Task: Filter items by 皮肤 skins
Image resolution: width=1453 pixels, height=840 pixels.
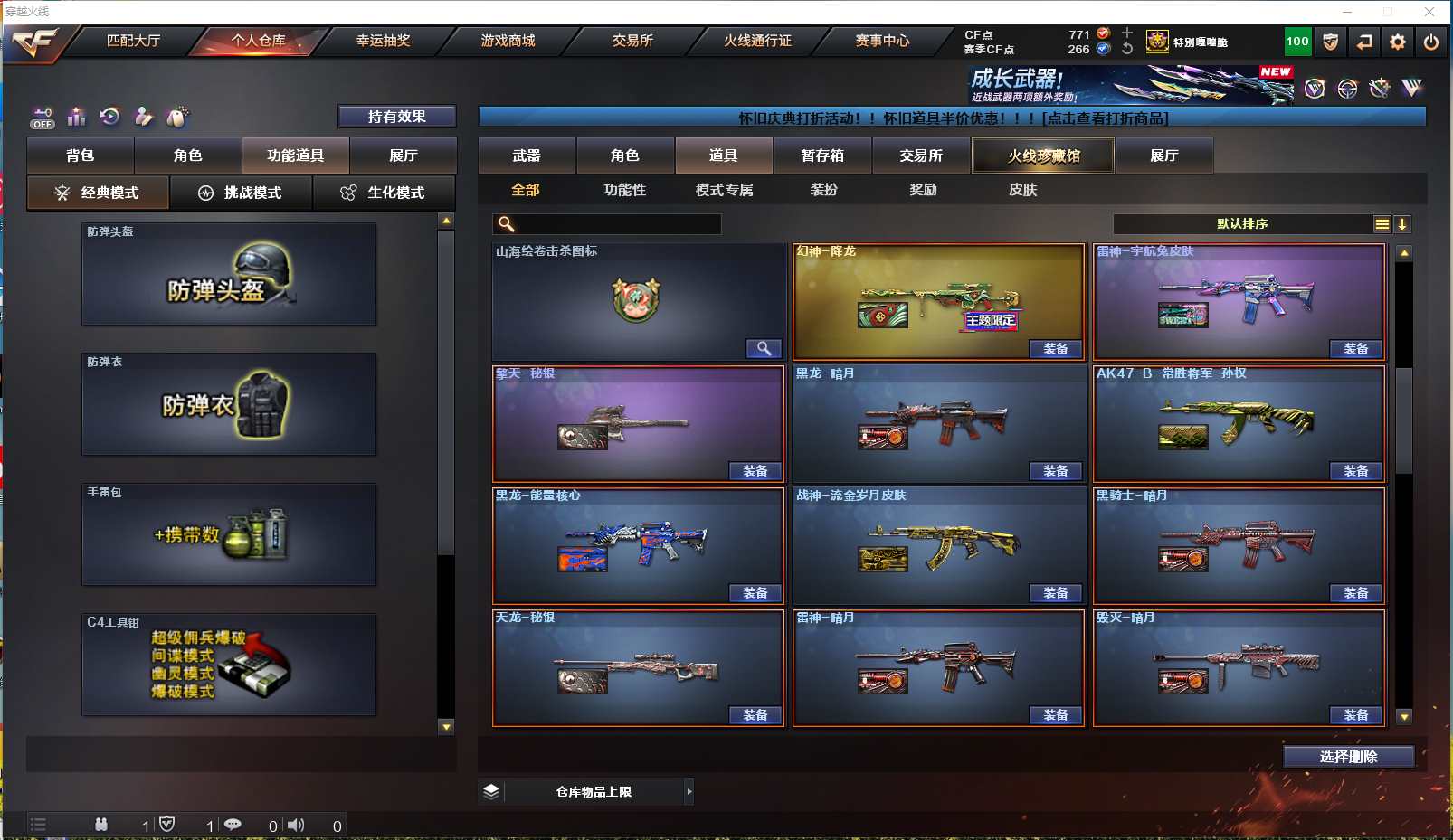Action: point(1022,190)
